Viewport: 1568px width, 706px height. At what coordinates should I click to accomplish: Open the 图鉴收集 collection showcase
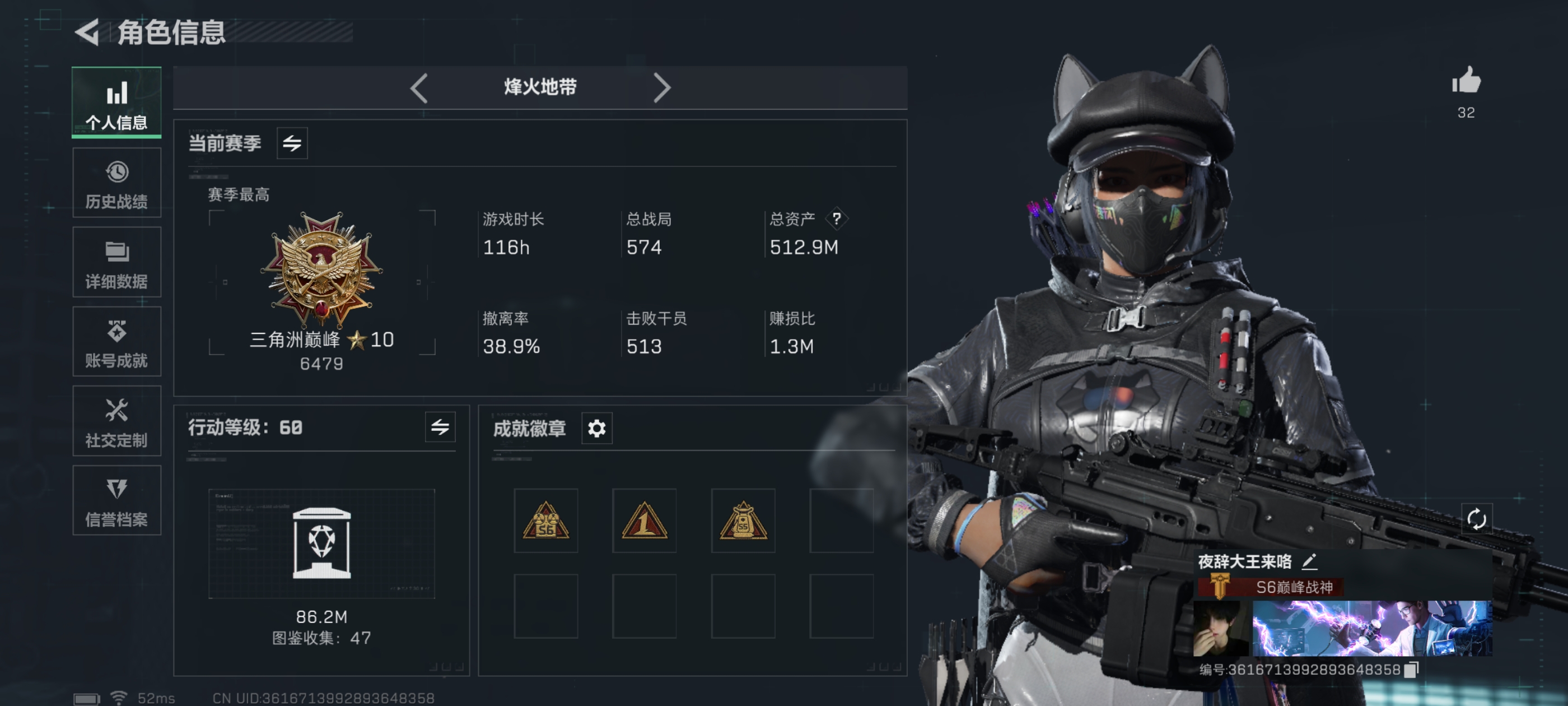(321, 544)
